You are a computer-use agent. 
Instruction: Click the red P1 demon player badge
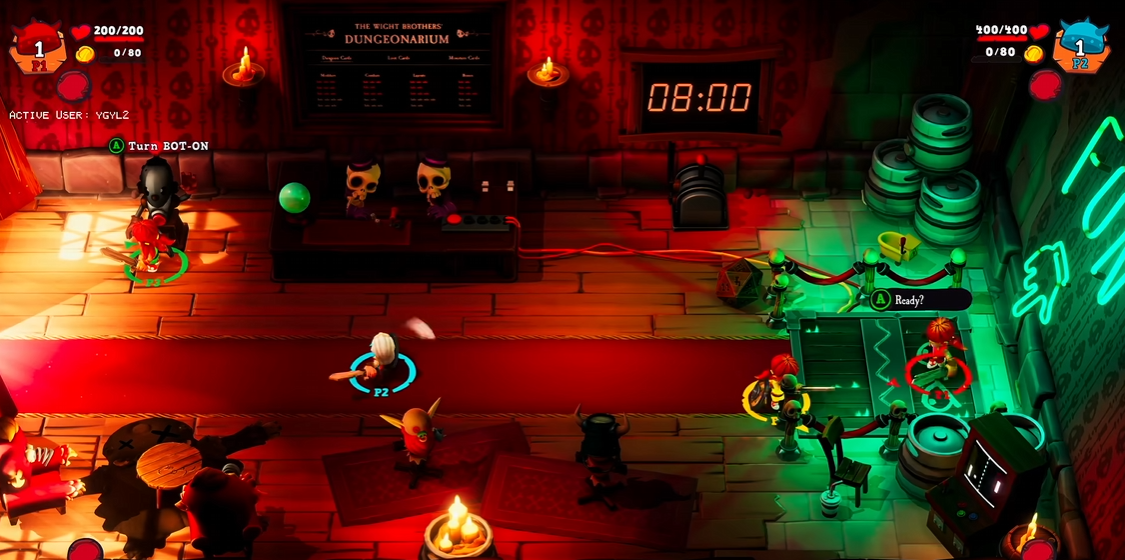tap(39, 46)
